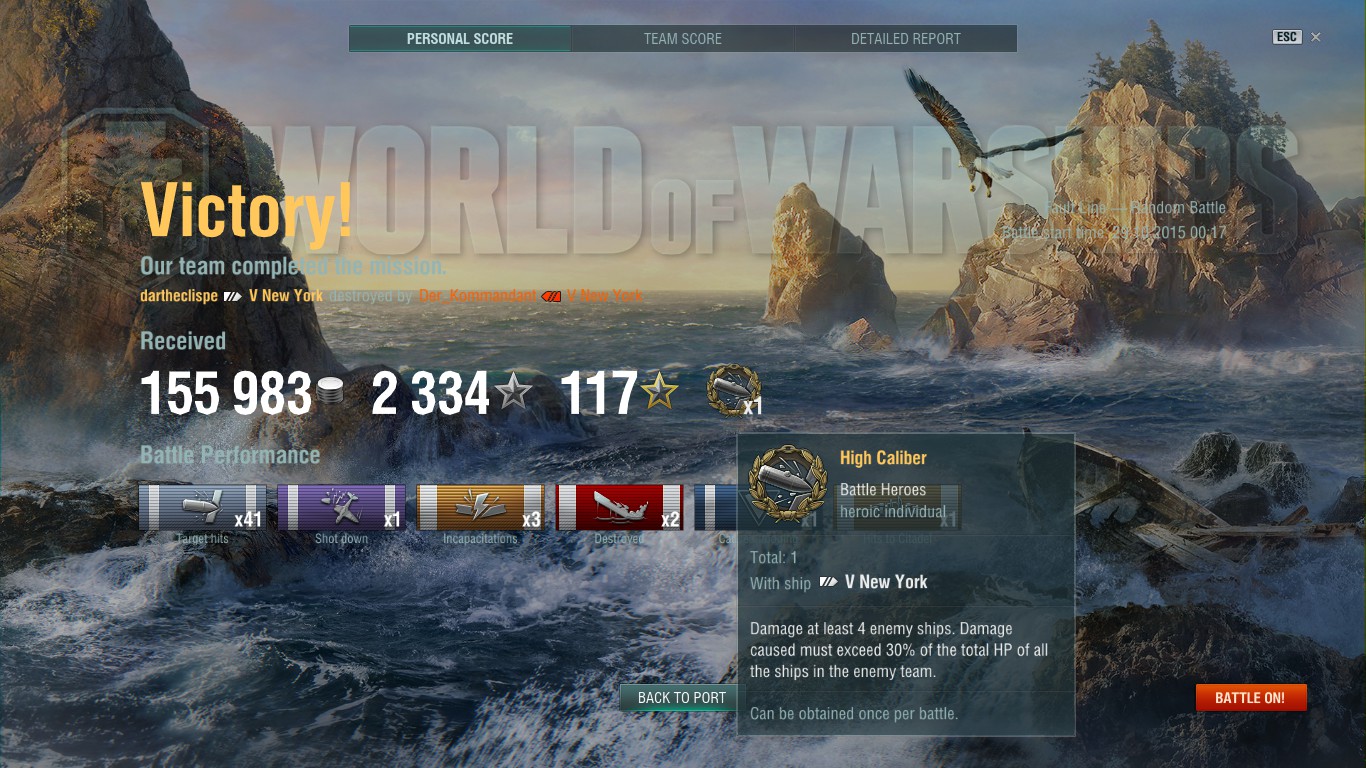1366x768 pixels.
Task: Click the red Destroyed ribbon
Action: (619, 507)
